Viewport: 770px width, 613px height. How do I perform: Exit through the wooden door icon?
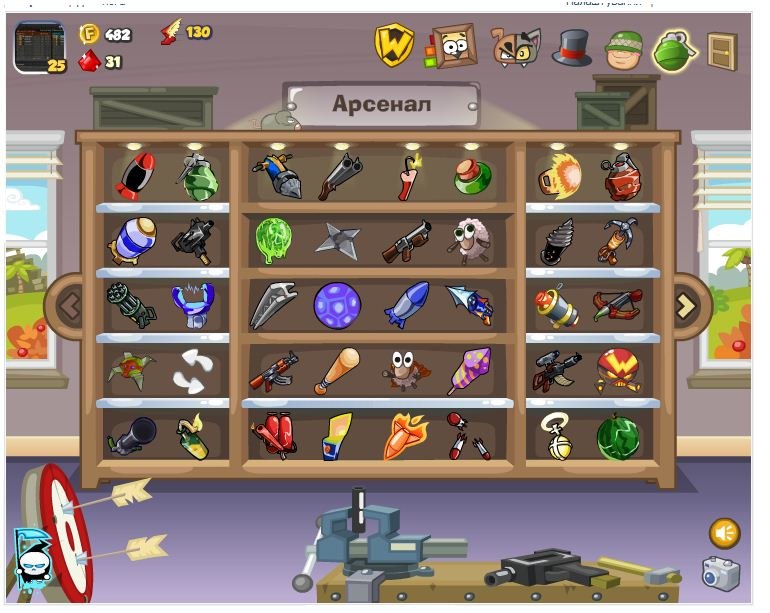(x=722, y=50)
